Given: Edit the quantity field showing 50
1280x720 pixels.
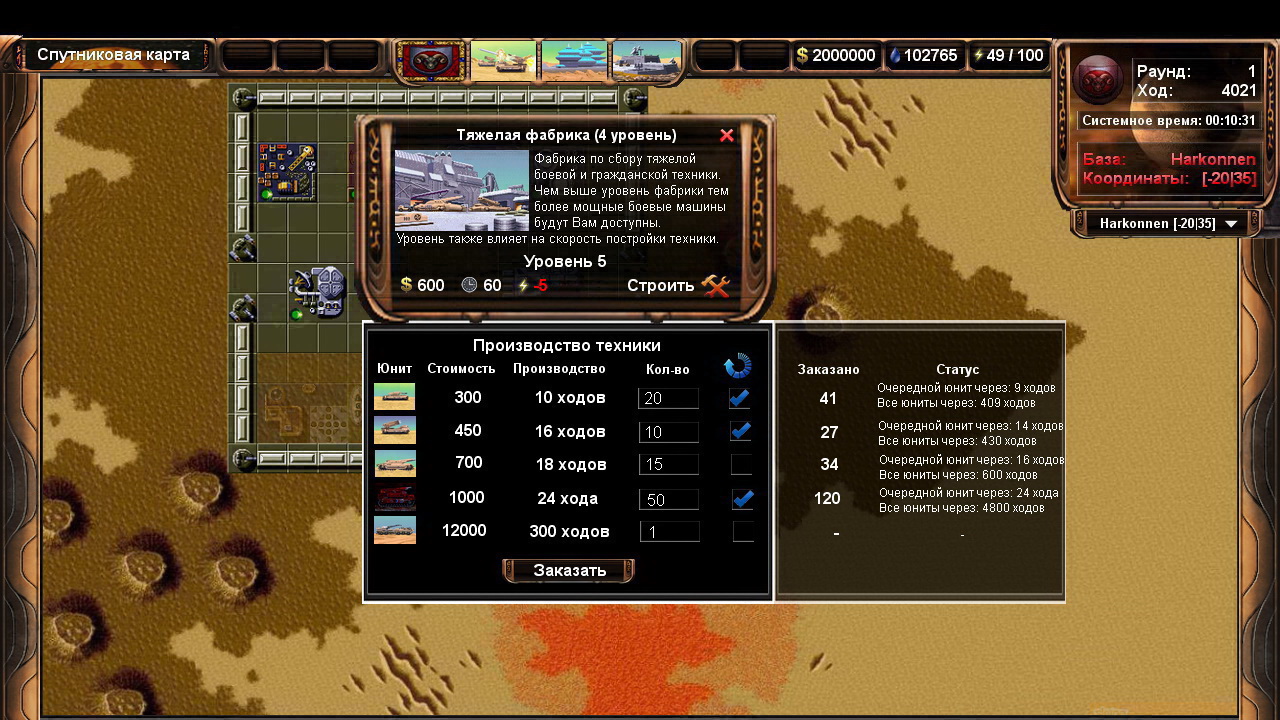Looking at the screenshot, I should tap(668, 499).
